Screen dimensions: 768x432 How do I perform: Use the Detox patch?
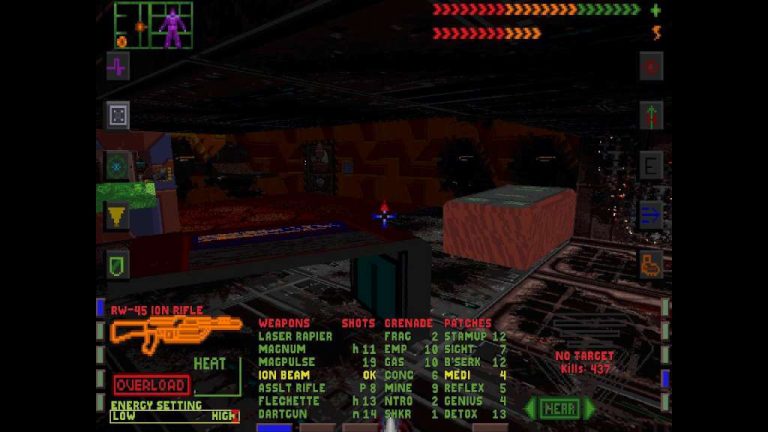462,413
